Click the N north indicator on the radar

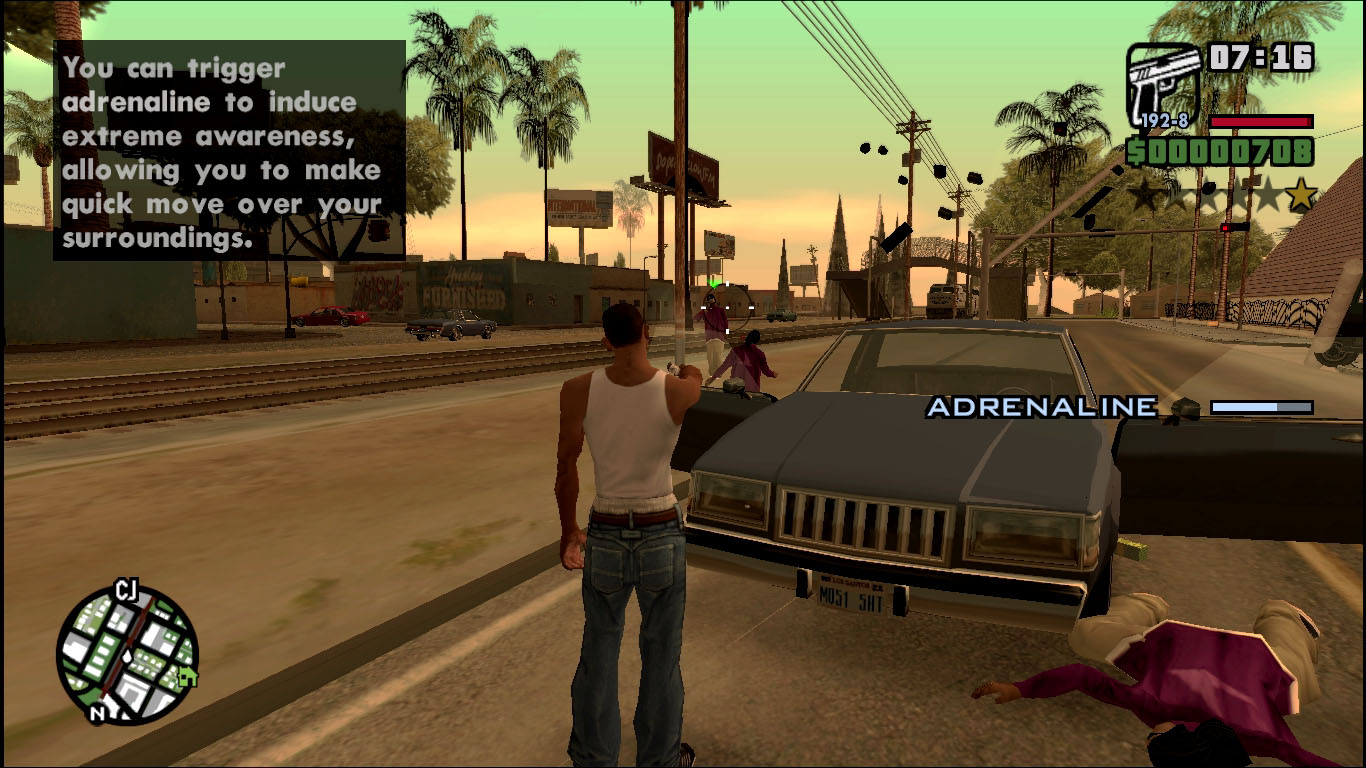tap(98, 711)
